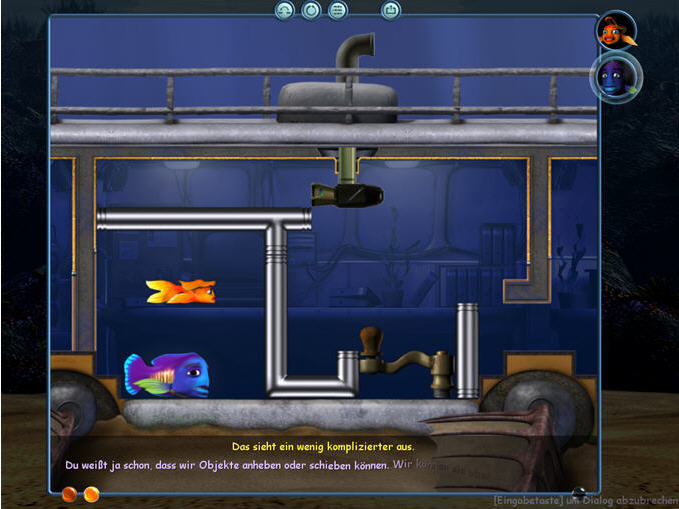The height and width of the screenshot is (509, 679).
Task: Open the three-lines menu button
Action: coord(337,10)
